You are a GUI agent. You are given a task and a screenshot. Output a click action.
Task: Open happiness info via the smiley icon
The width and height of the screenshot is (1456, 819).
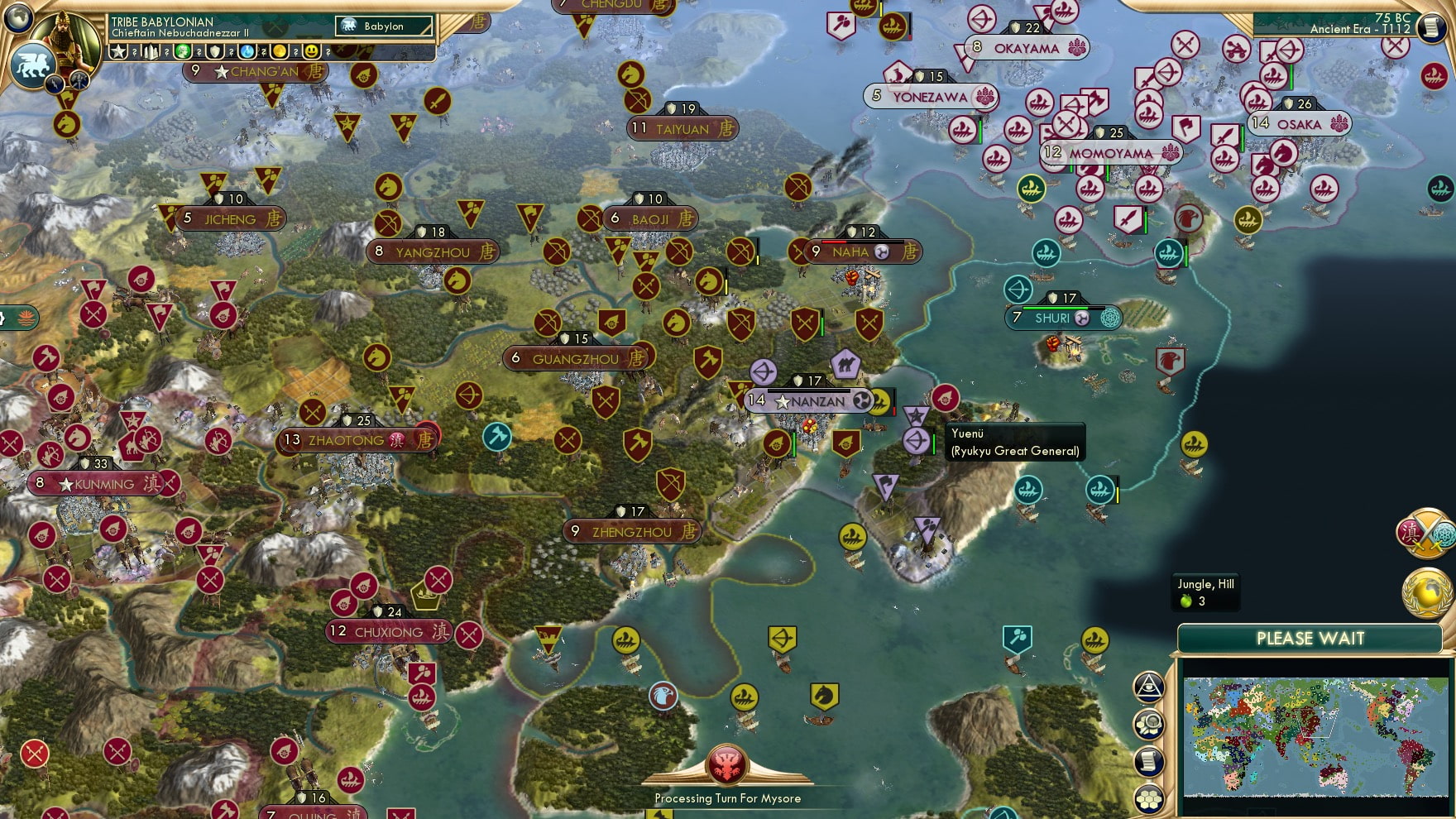click(312, 52)
